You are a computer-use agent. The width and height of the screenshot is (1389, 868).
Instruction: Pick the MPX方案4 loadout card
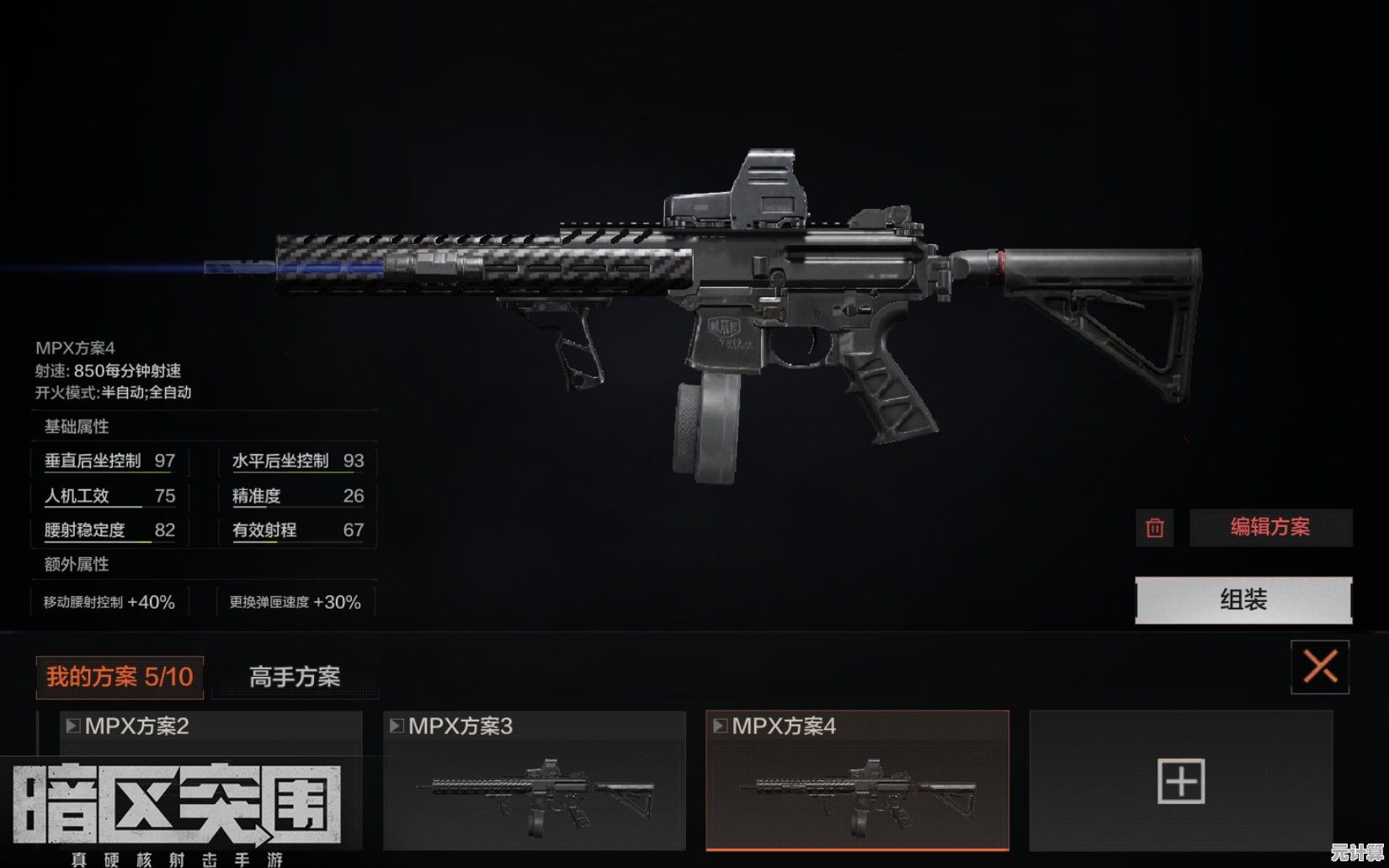click(x=857, y=780)
